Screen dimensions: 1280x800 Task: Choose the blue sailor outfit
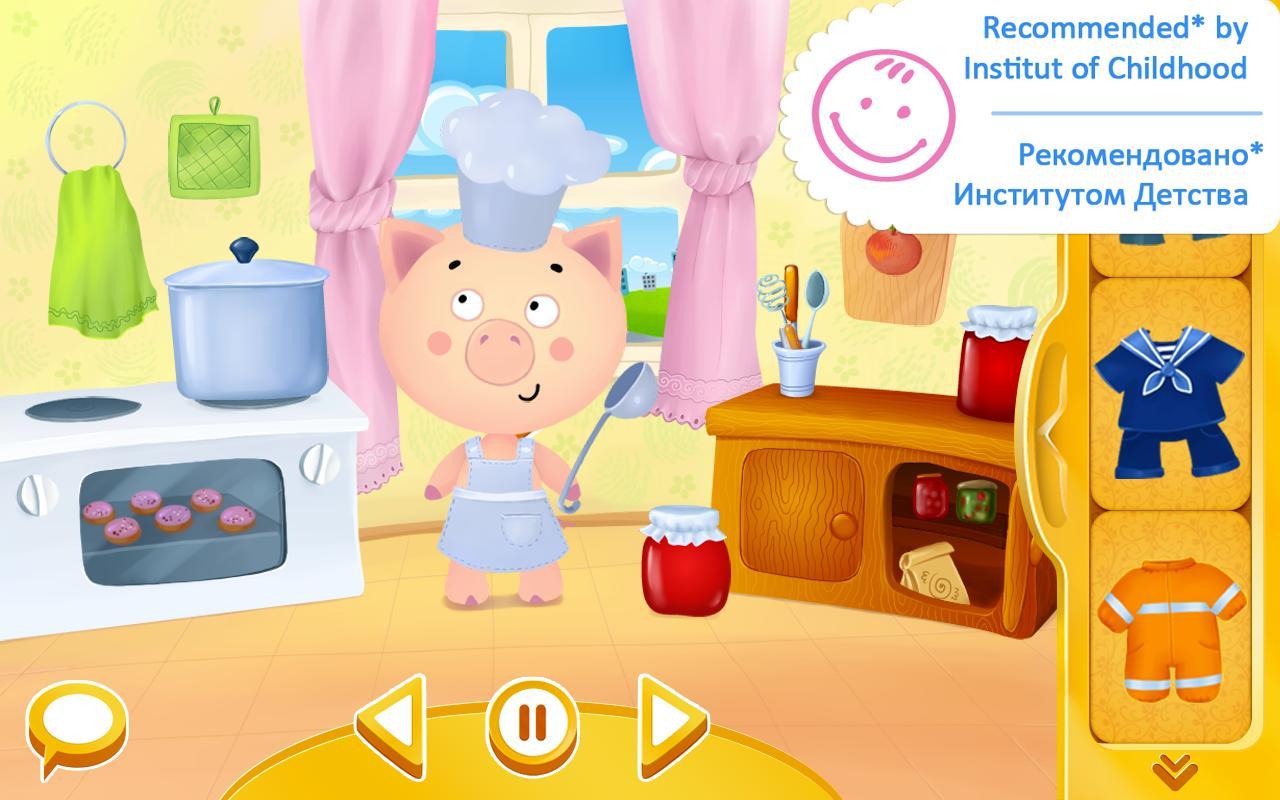[x=1167, y=395]
